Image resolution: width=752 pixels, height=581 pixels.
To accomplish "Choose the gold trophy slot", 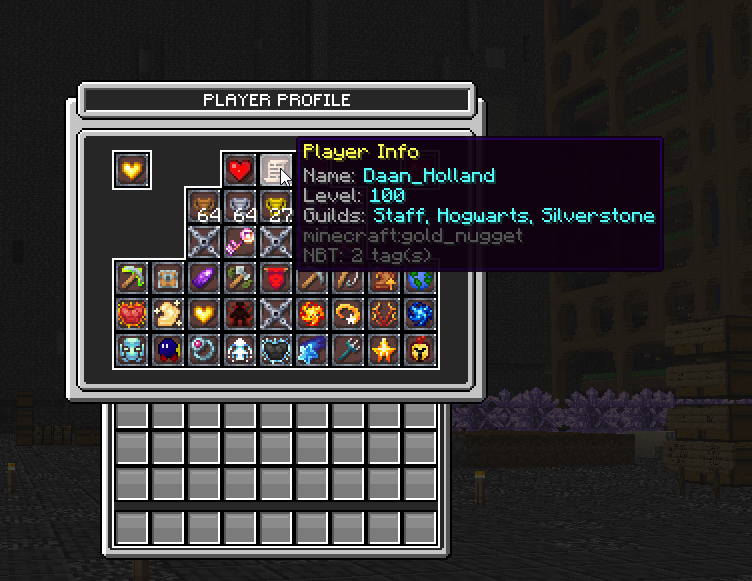I will coord(274,207).
